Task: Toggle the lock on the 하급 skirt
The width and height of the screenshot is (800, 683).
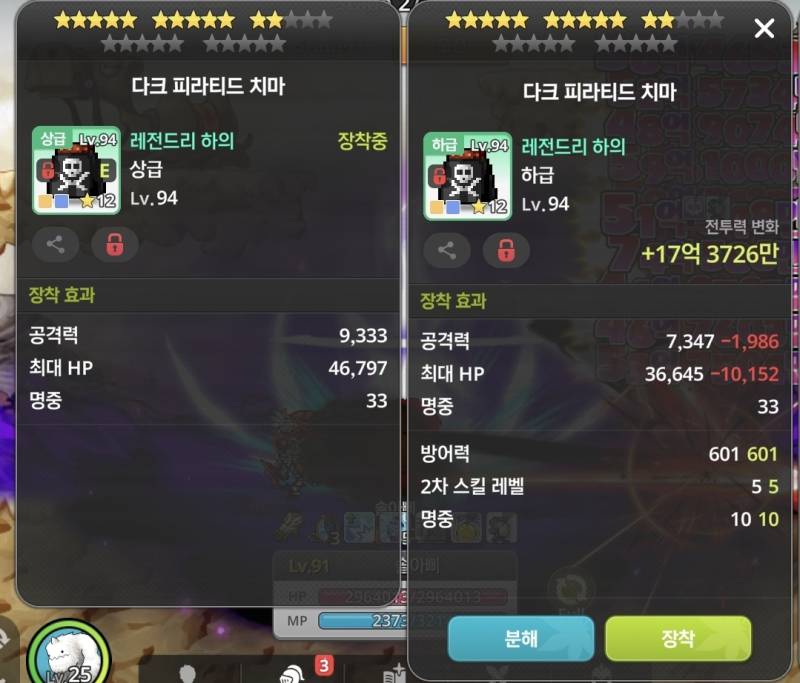Action: (x=506, y=251)
